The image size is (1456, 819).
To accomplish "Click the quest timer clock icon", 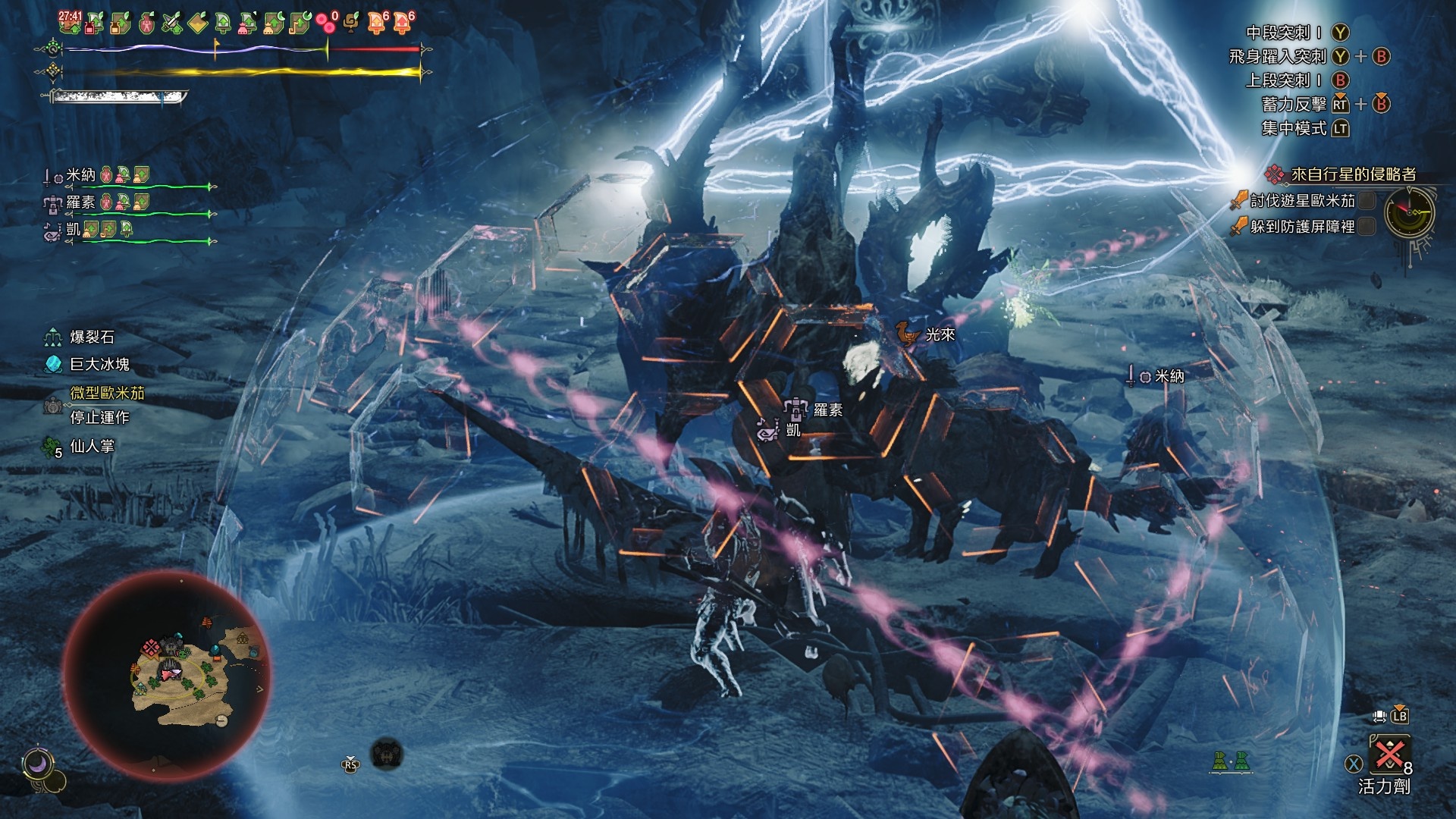I will tap(1409, 213).
